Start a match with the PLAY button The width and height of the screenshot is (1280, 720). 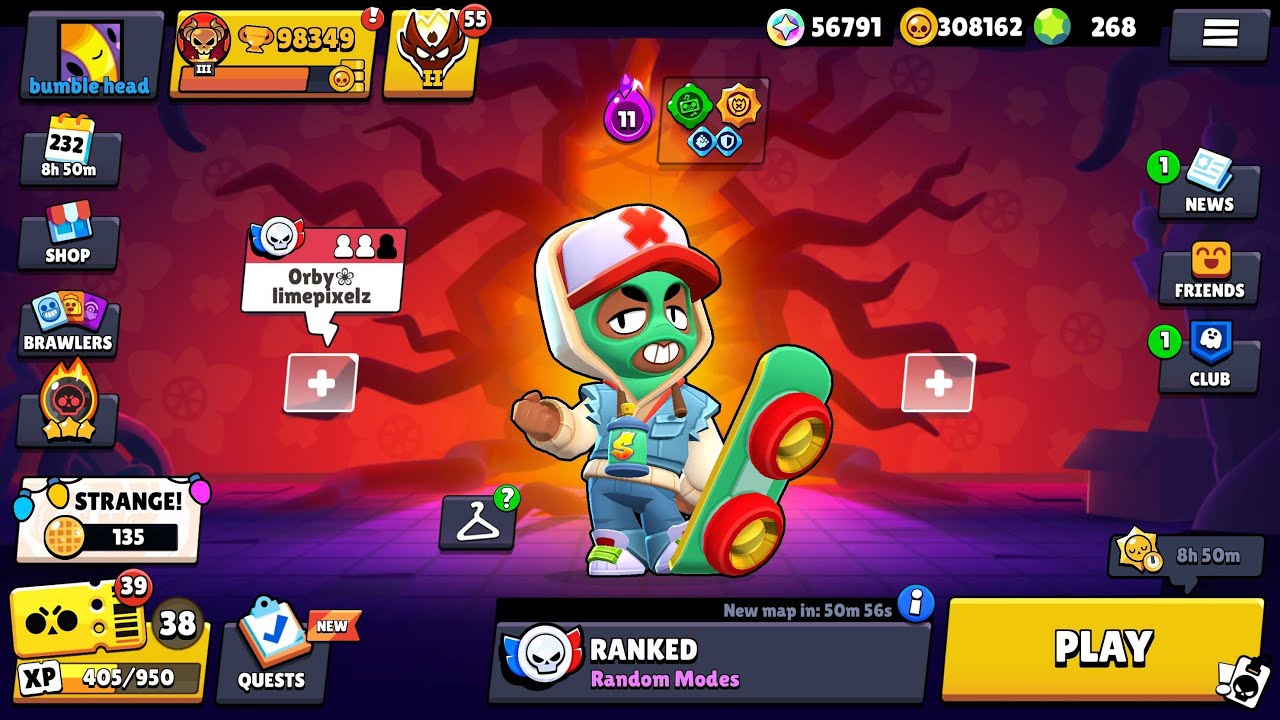click(x=1103, y=648)
